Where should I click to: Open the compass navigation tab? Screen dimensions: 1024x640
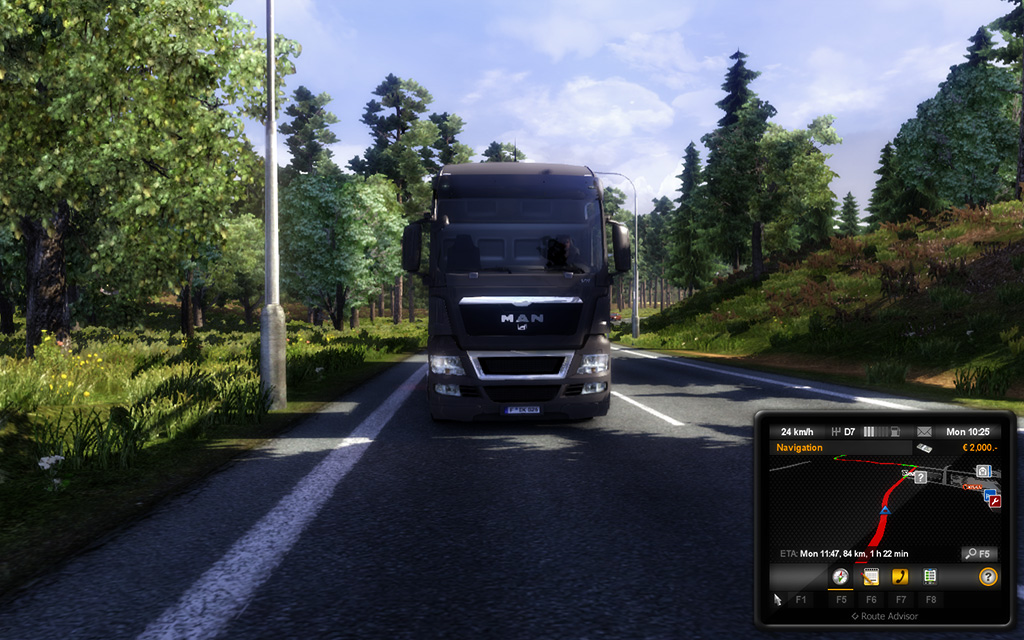coord(840,577)
